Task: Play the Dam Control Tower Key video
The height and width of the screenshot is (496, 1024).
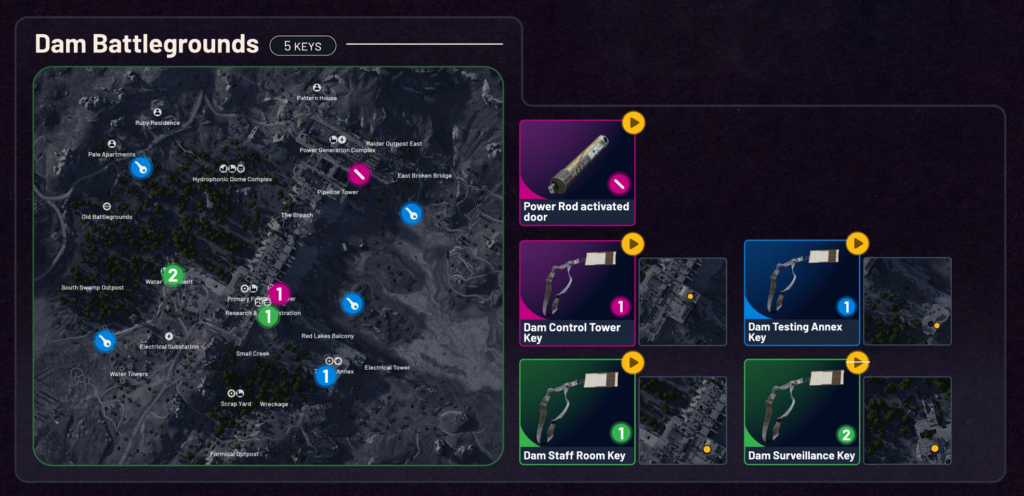Action: click(633, 243)
